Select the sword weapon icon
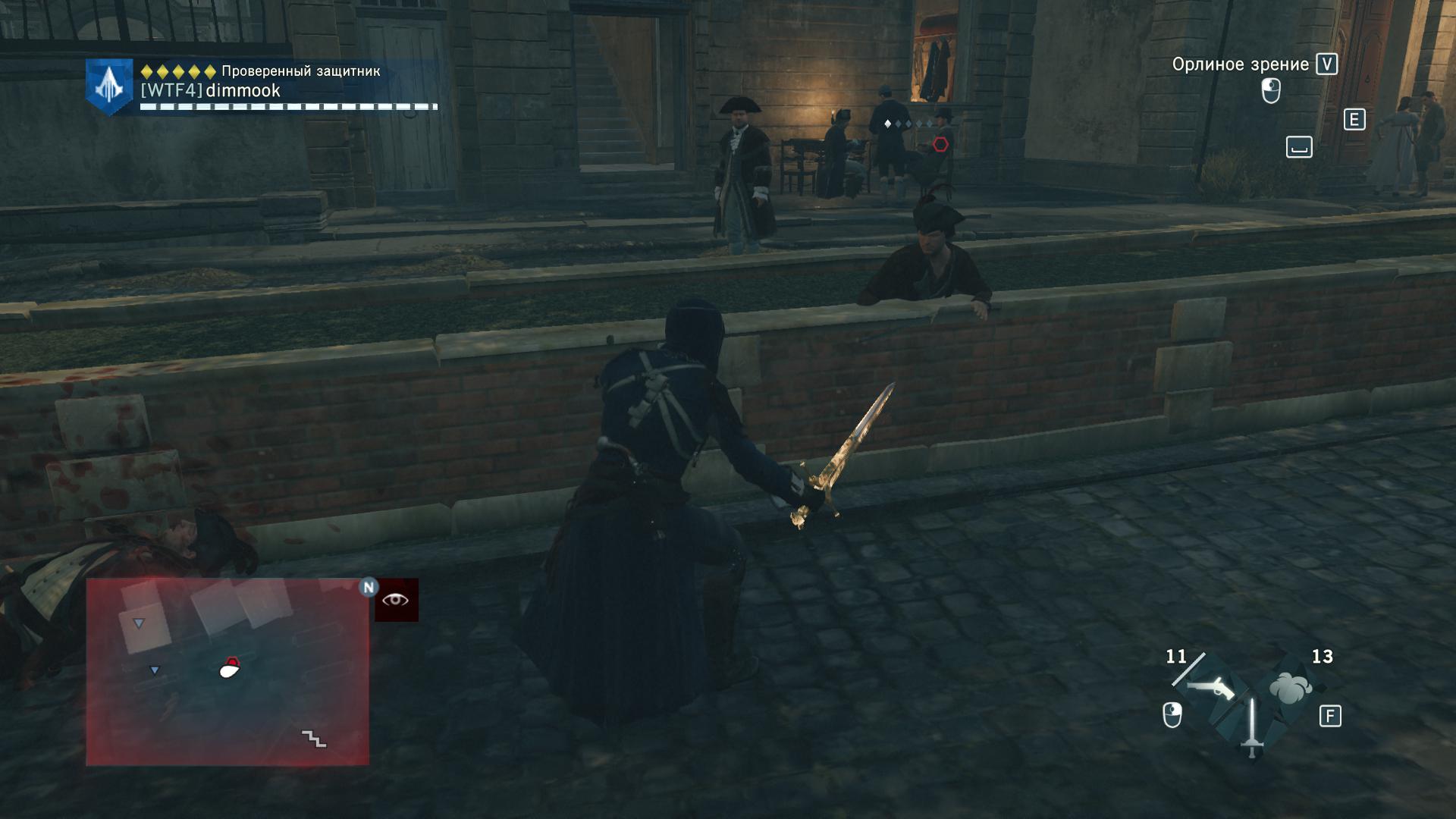Image resolution: width=1456 pixels, height=819 pixels. click(x=1251, y=726)
